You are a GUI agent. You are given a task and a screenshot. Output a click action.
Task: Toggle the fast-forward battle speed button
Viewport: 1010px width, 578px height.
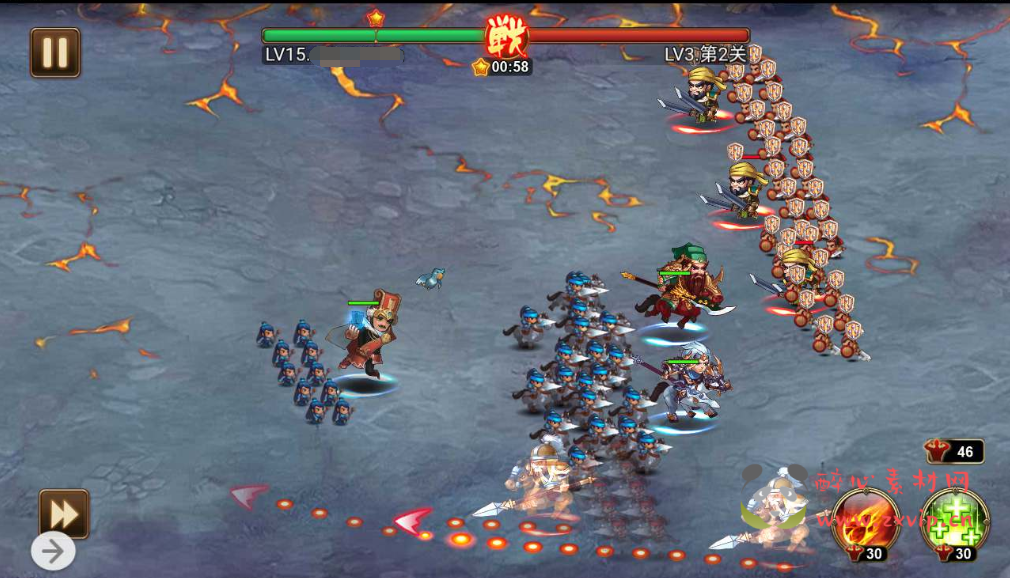(64, 514)
